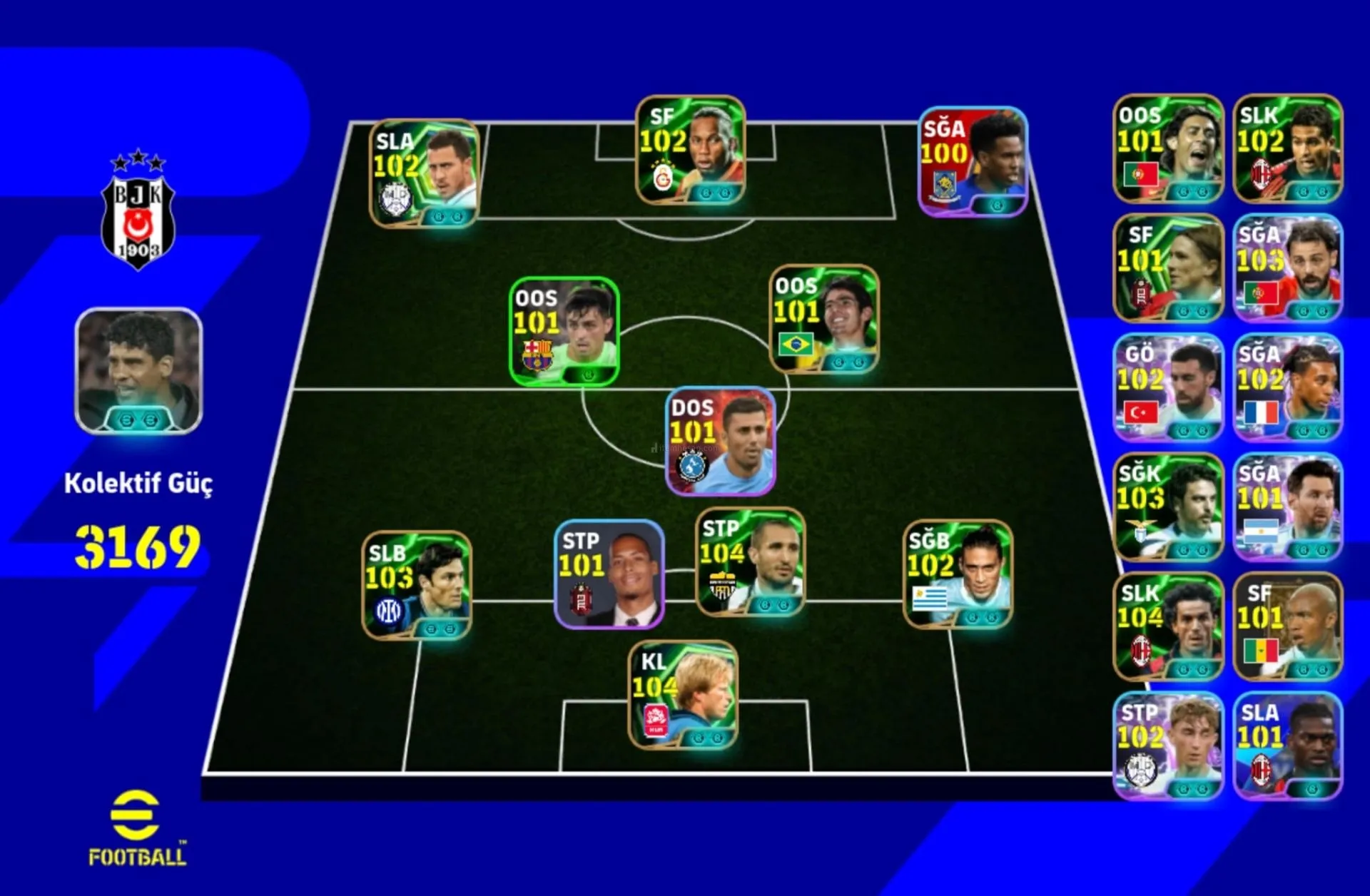Select the OOS 101 Brazil flag card
The width and height of the screenshot is (1370, 896).
[x=824, y=320]
